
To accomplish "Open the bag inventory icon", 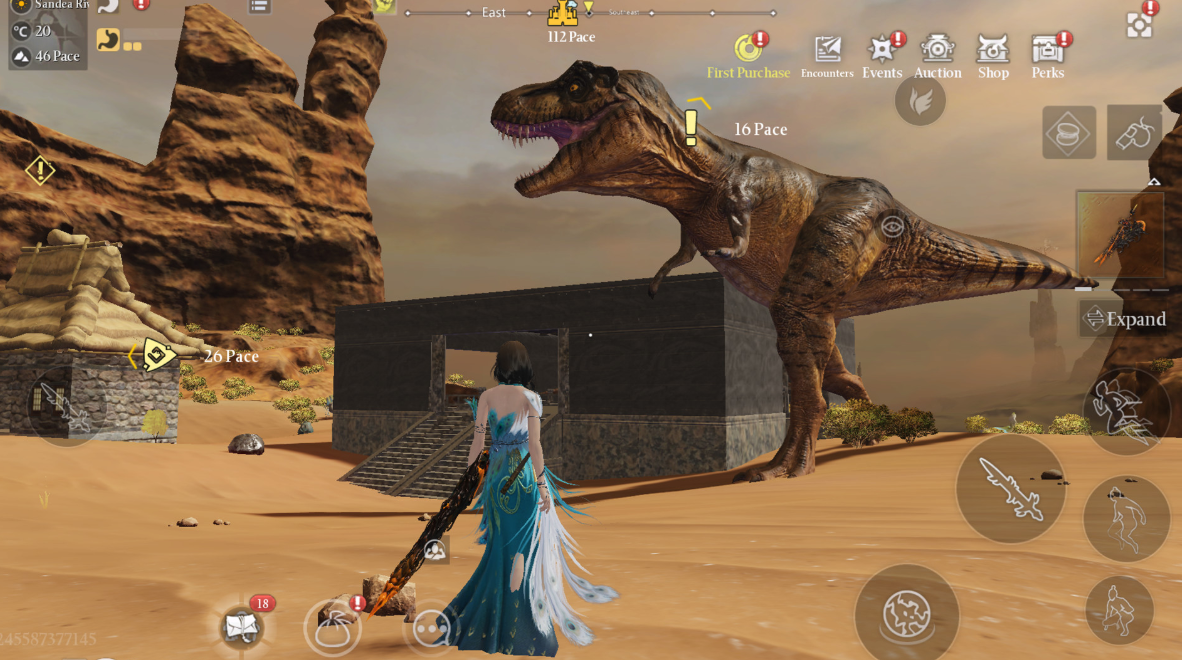I will 332,628.
